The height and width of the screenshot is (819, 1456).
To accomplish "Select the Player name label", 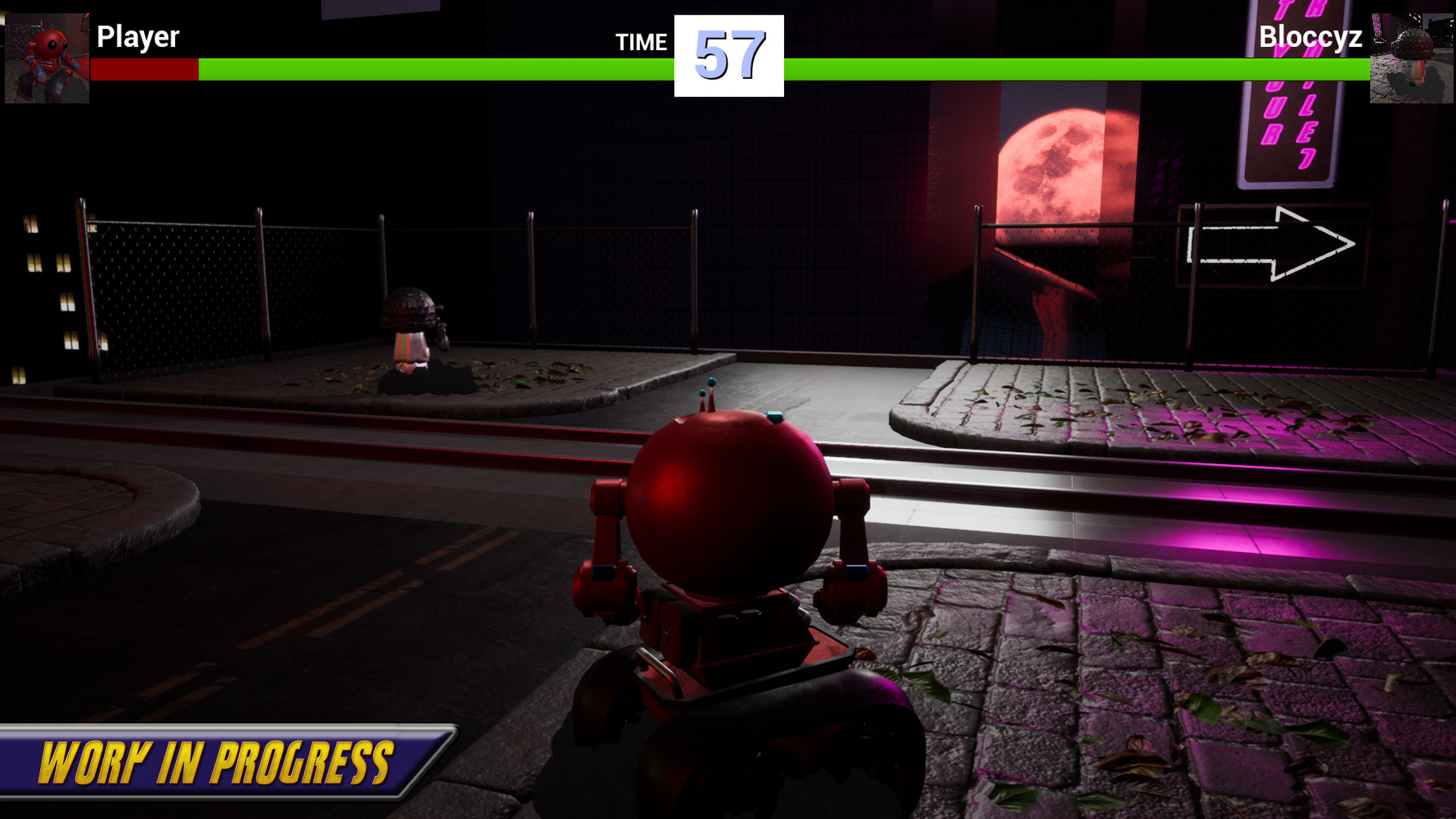I will [x=139, y=36].
